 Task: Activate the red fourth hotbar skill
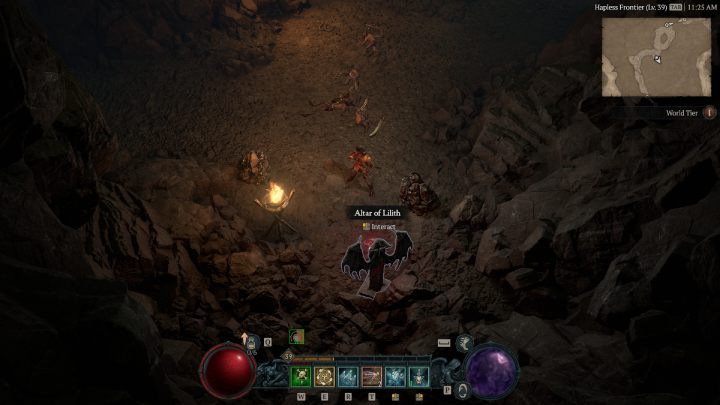point(372,377)
